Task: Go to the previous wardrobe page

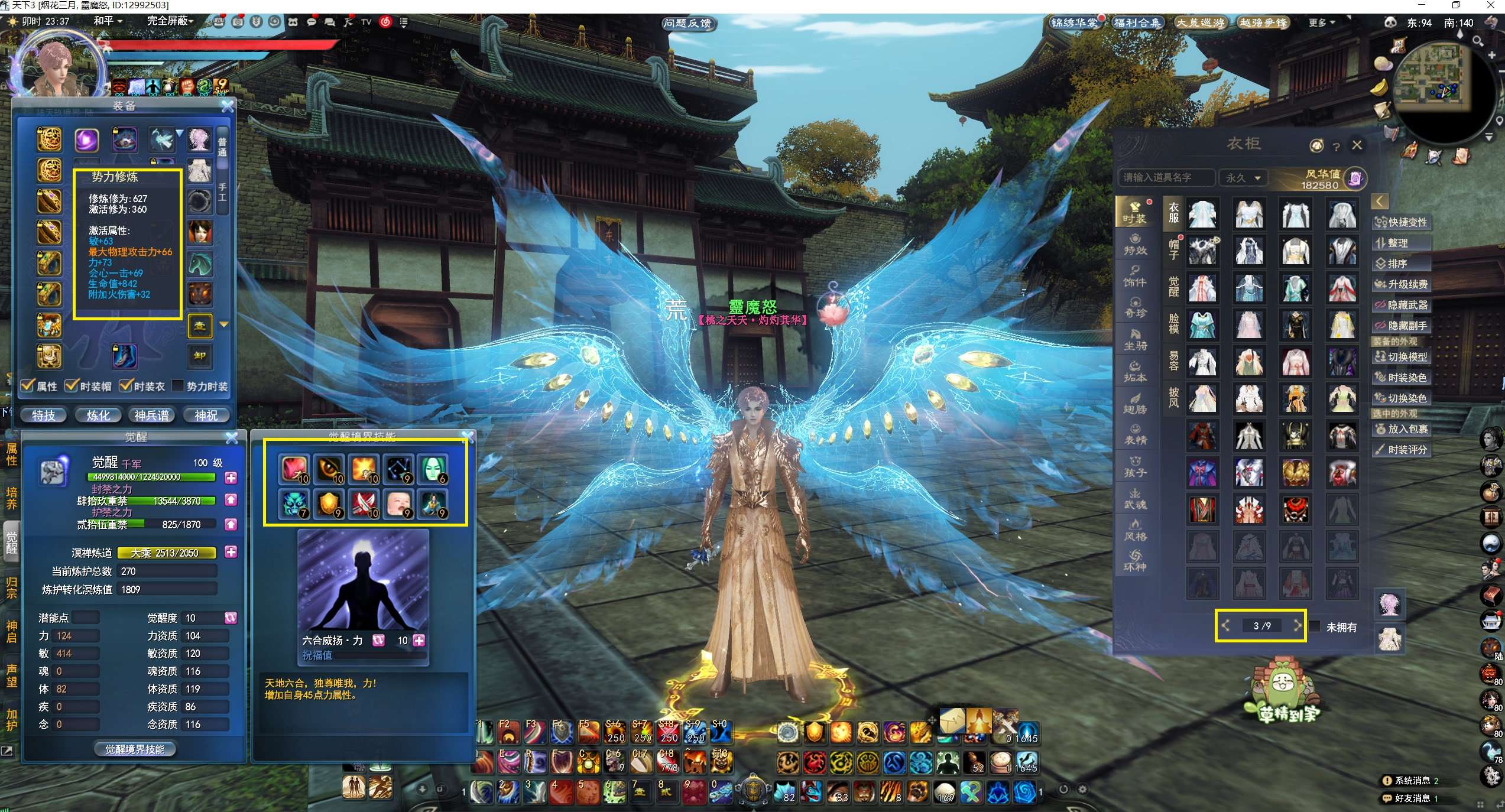Action: click(1226, 625)
